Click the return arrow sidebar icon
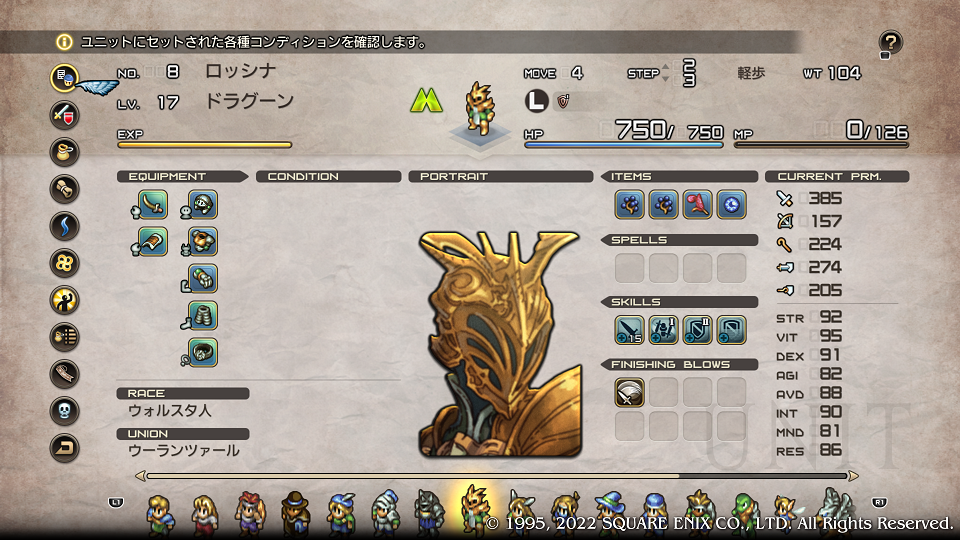Screen dimensions: 960x540 (65, 448)
